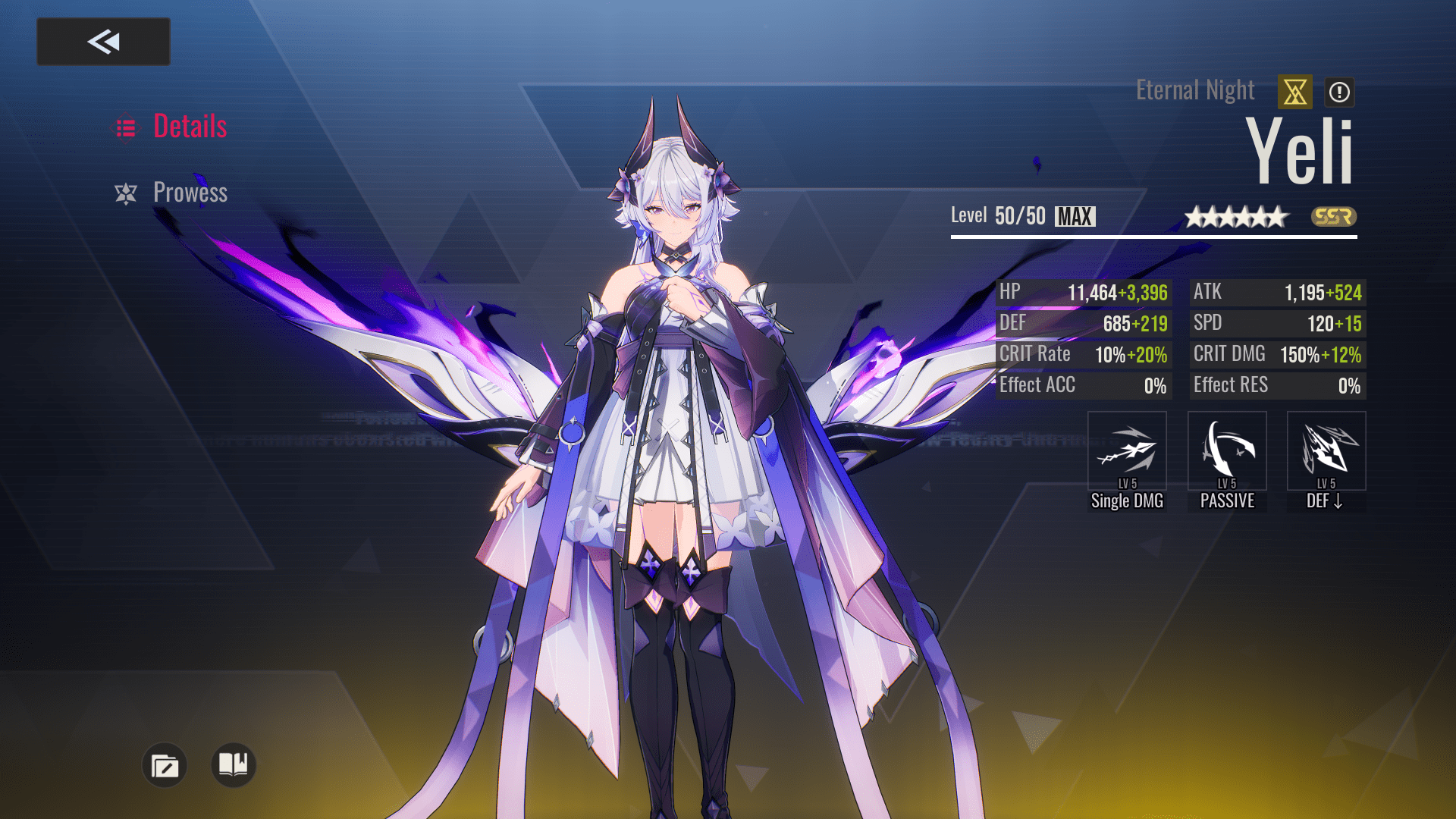Open the archive icon at bottom left
The image size is (1456, 819).
(165, 766)
